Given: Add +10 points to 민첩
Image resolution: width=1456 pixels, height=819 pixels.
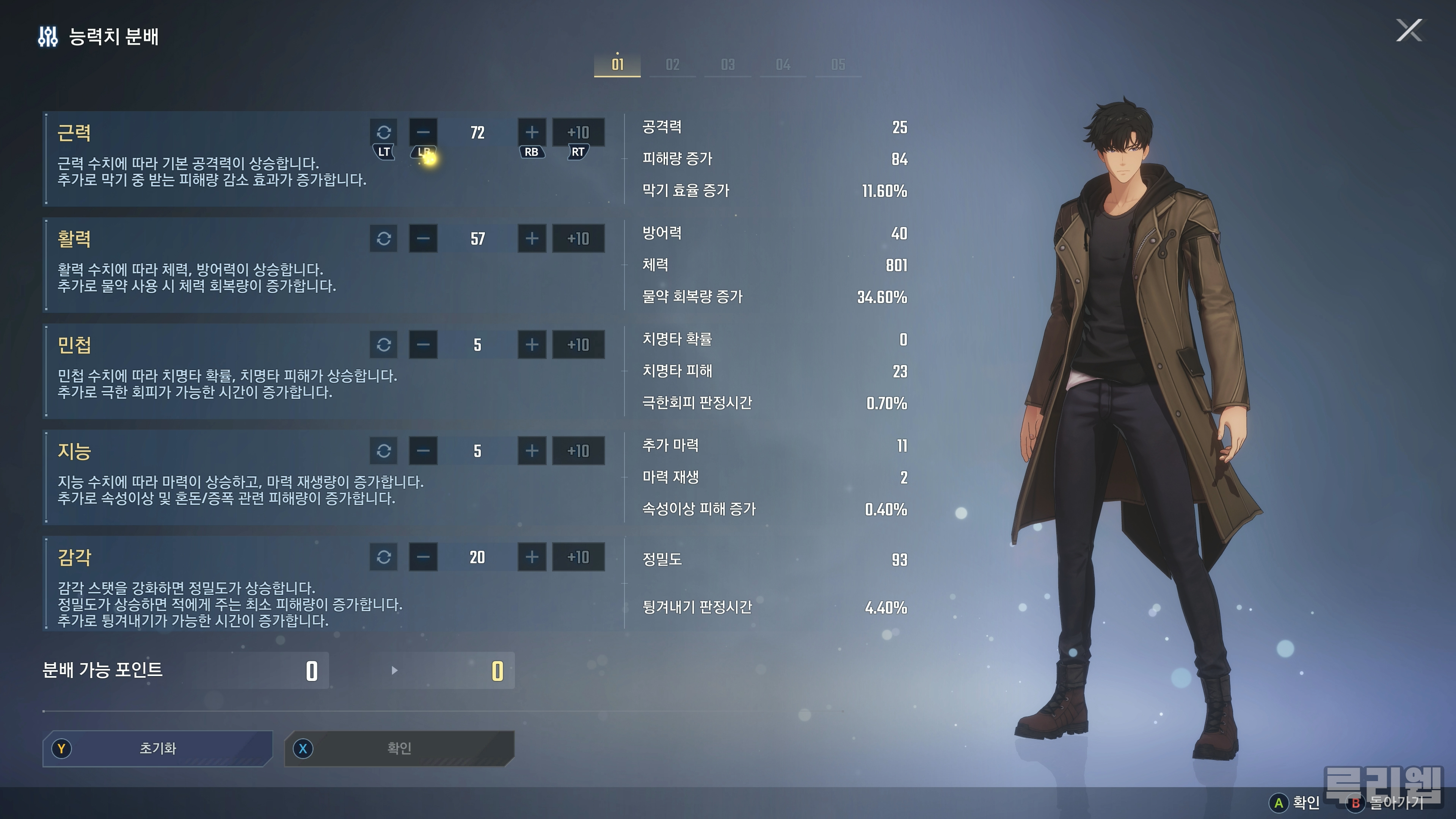Looking at the screenshot, I should [x=577, y=345].
